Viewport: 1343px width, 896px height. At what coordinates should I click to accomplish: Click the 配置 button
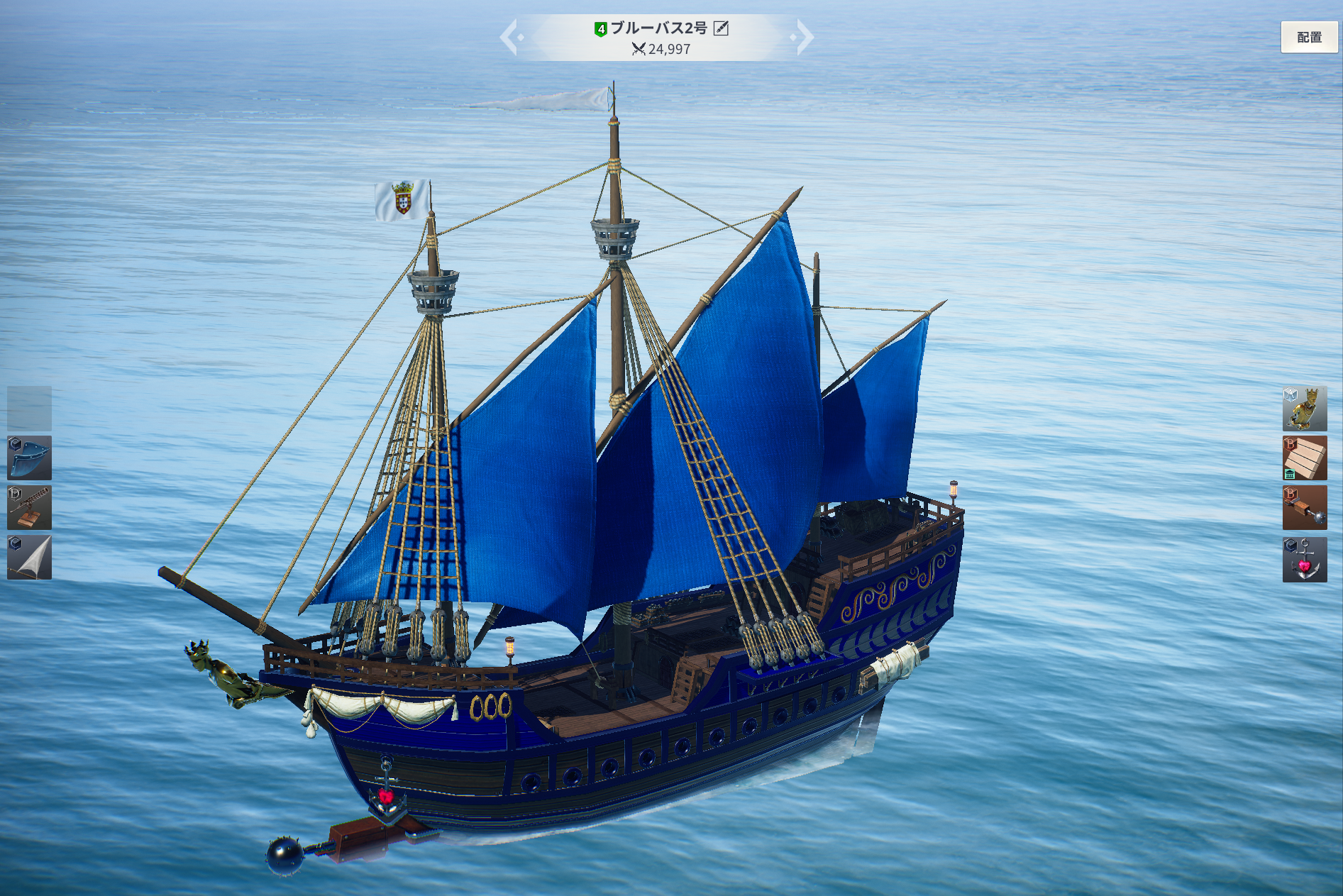pyautogui.click(x=1308, y=37)
